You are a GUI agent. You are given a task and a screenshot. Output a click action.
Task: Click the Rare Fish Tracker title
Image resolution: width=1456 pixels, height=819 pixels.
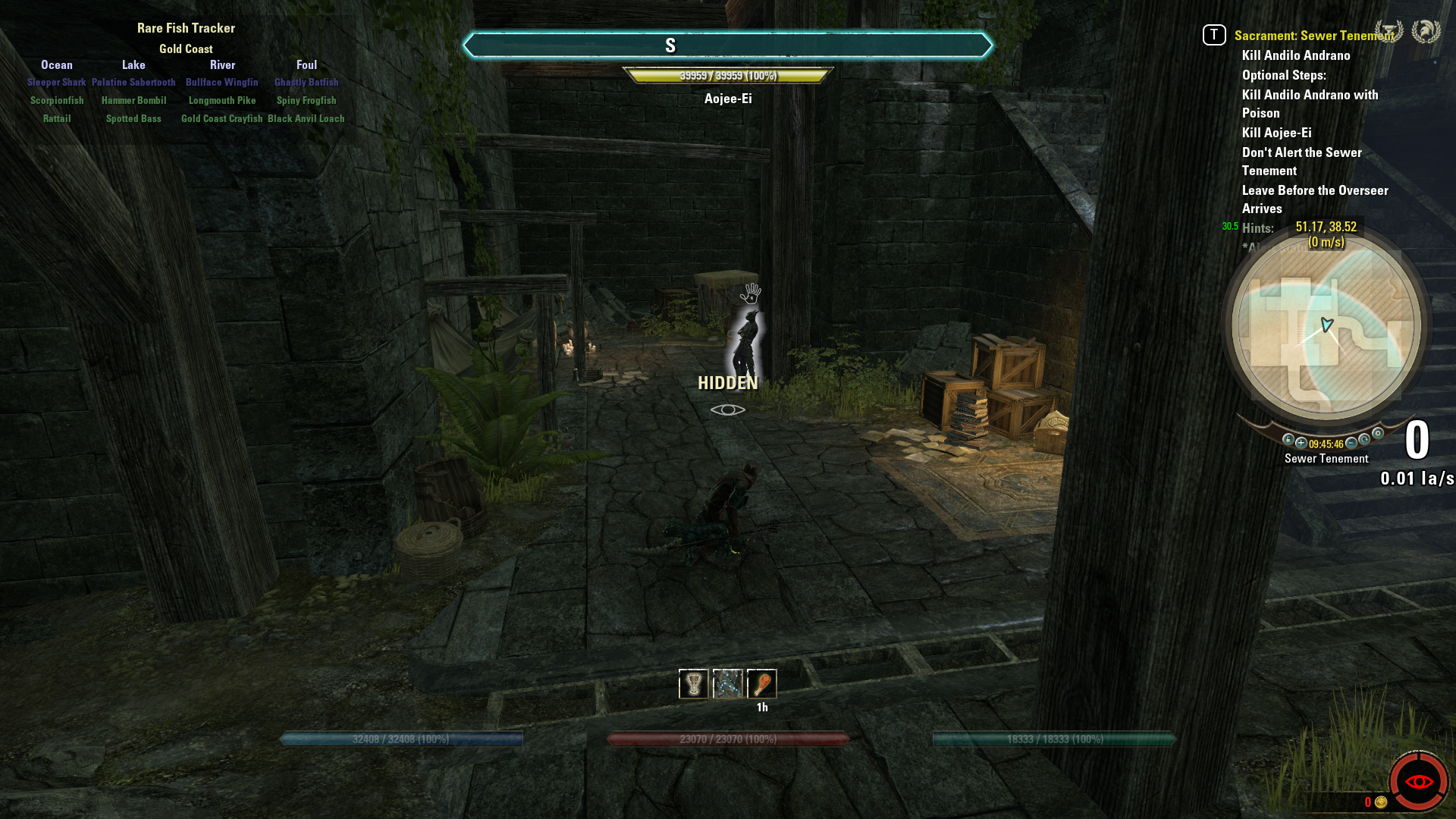(186, 28)
